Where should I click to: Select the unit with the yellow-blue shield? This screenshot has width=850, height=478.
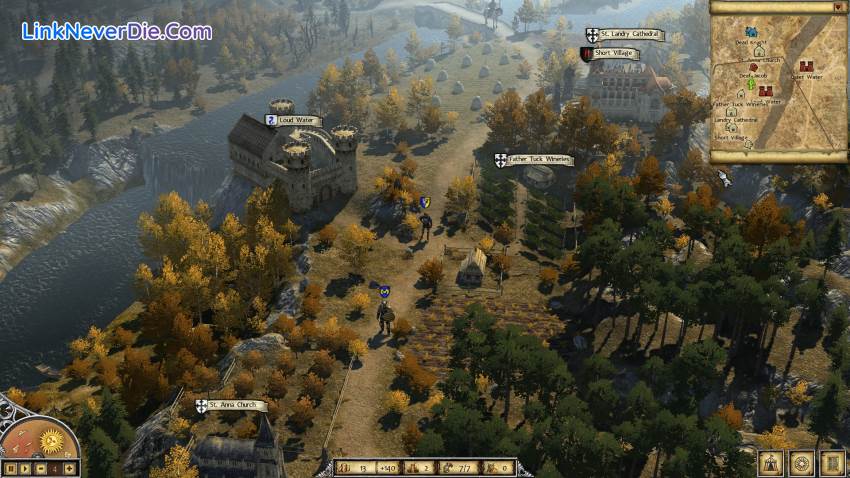point(425,203)
